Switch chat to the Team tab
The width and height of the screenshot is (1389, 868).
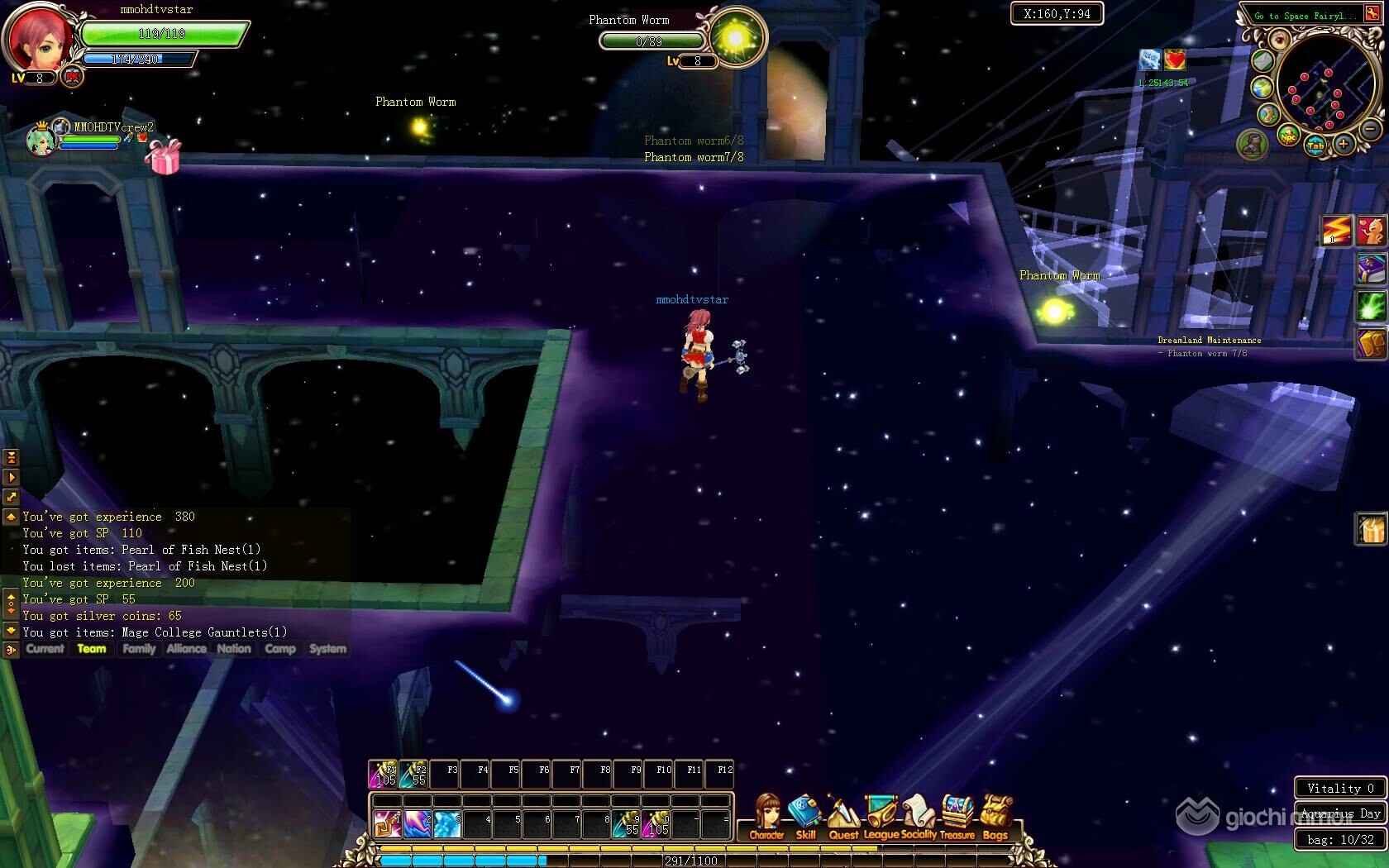point(92,649)
